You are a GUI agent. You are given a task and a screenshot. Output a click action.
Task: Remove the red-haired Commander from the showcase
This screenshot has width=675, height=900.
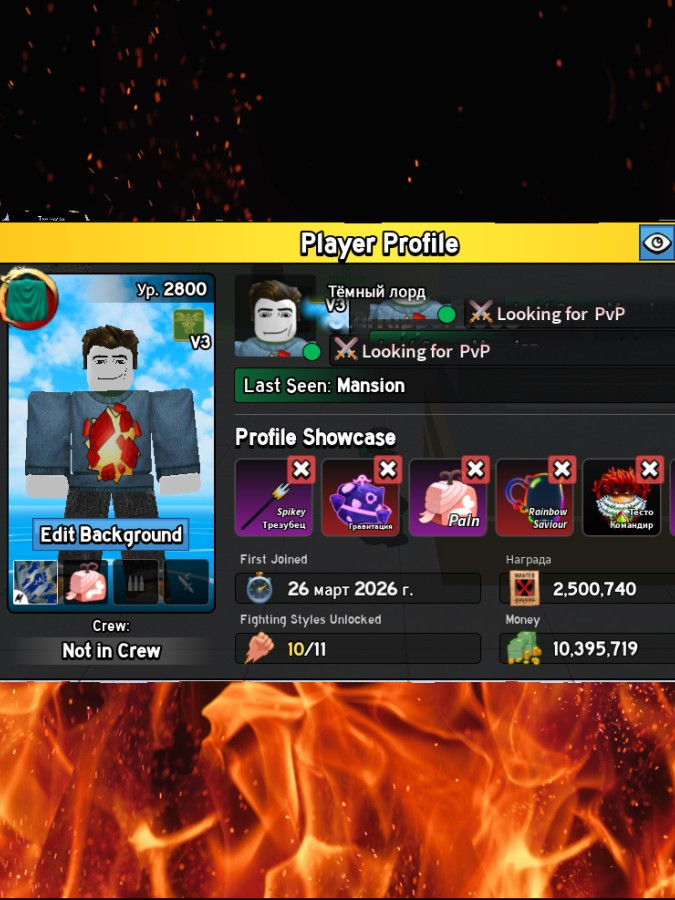pos(650,469)
